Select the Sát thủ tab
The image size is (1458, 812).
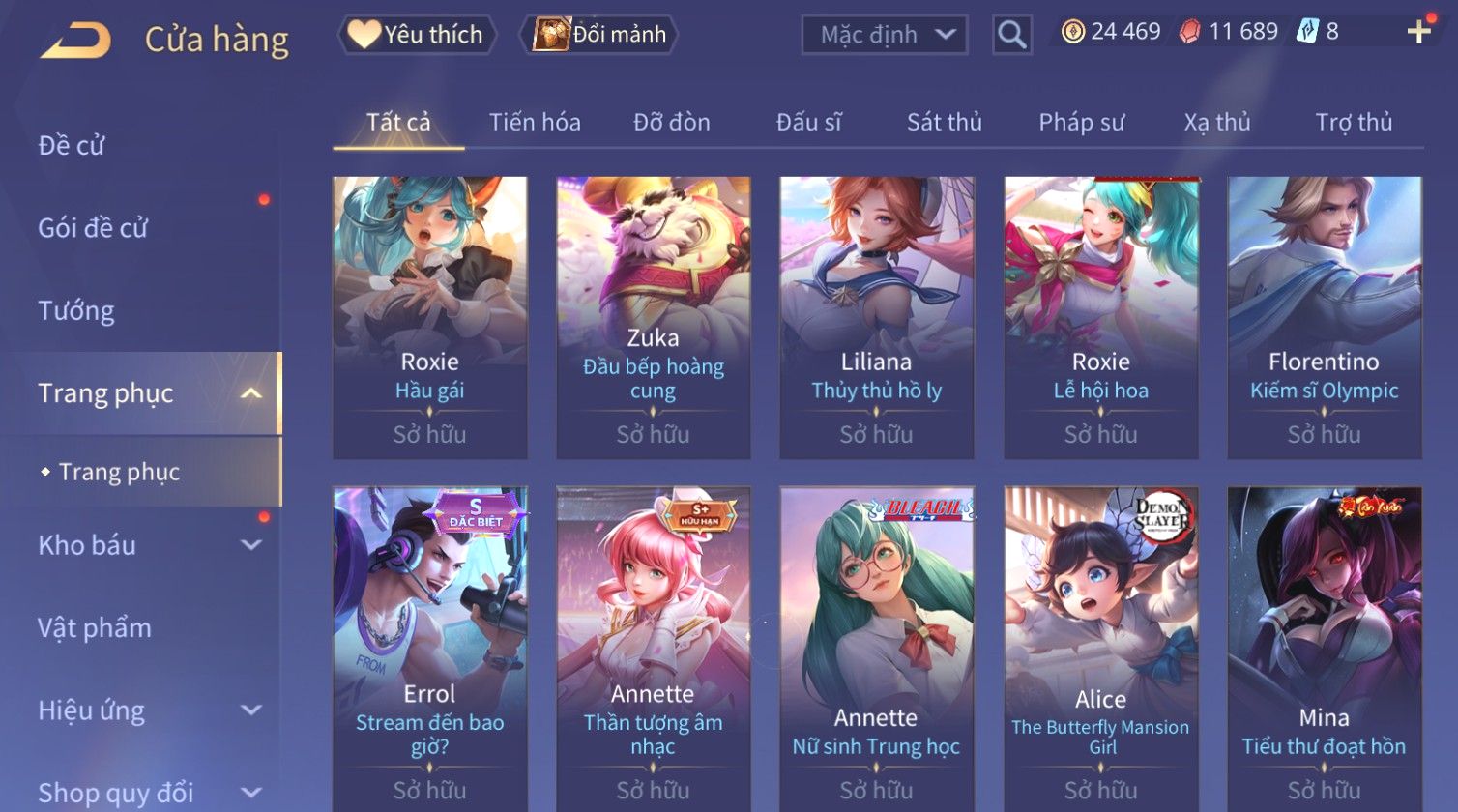click(x=944, y=123)
